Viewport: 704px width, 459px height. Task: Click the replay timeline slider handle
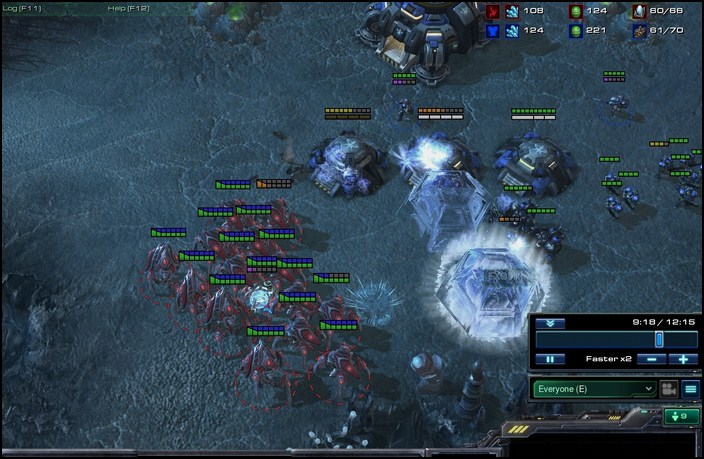(x=659, y=339)
